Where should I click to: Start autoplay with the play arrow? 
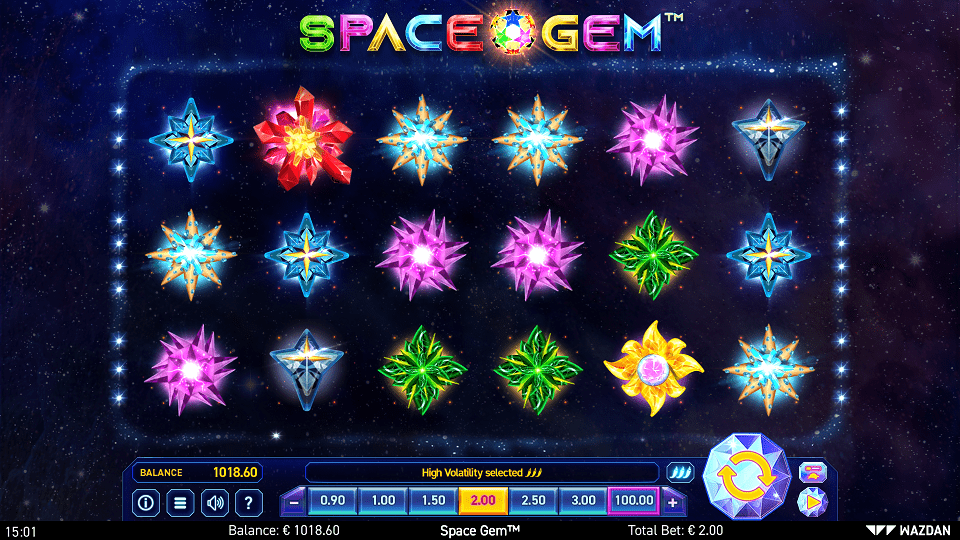tap(812, 500)
